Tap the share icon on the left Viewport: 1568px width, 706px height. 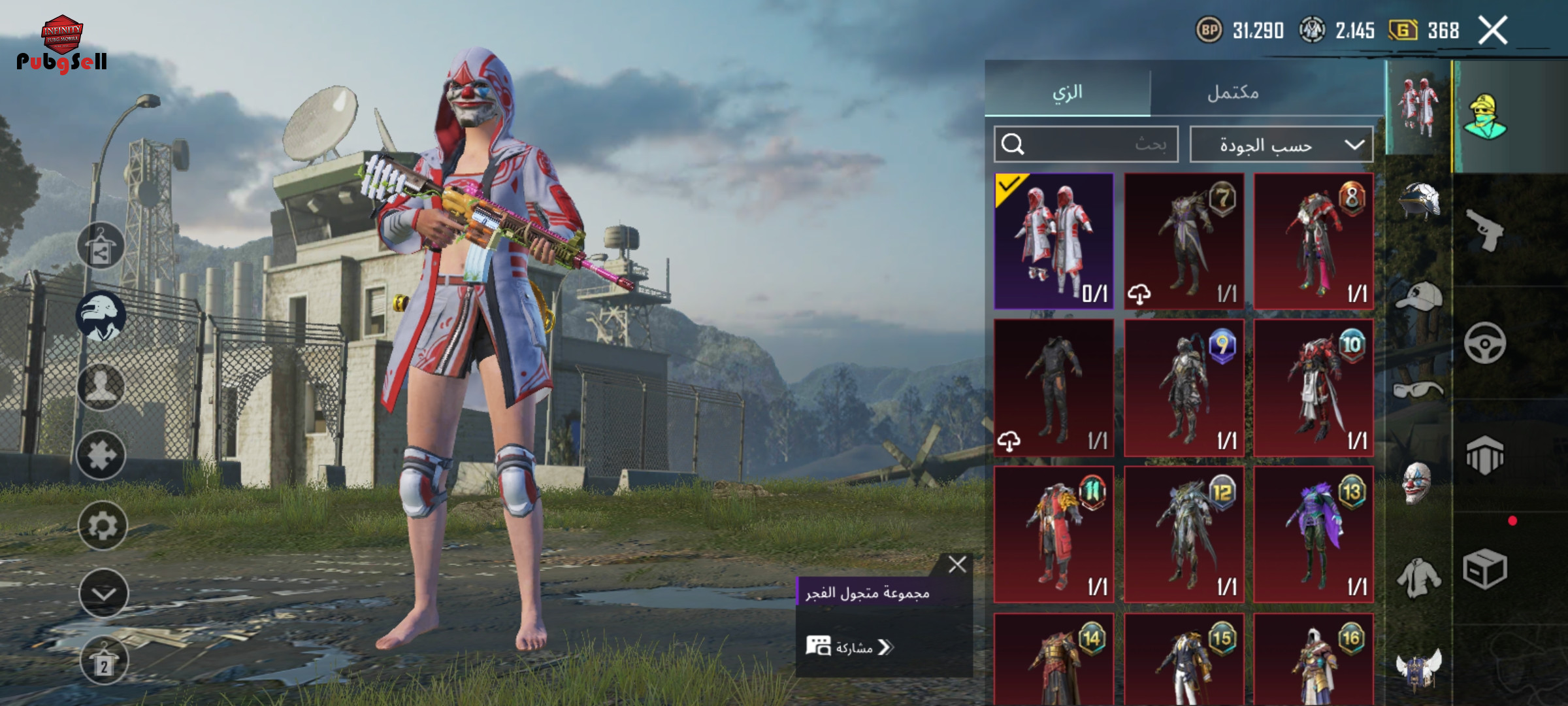pyautogui.click(x=101, y=246)
